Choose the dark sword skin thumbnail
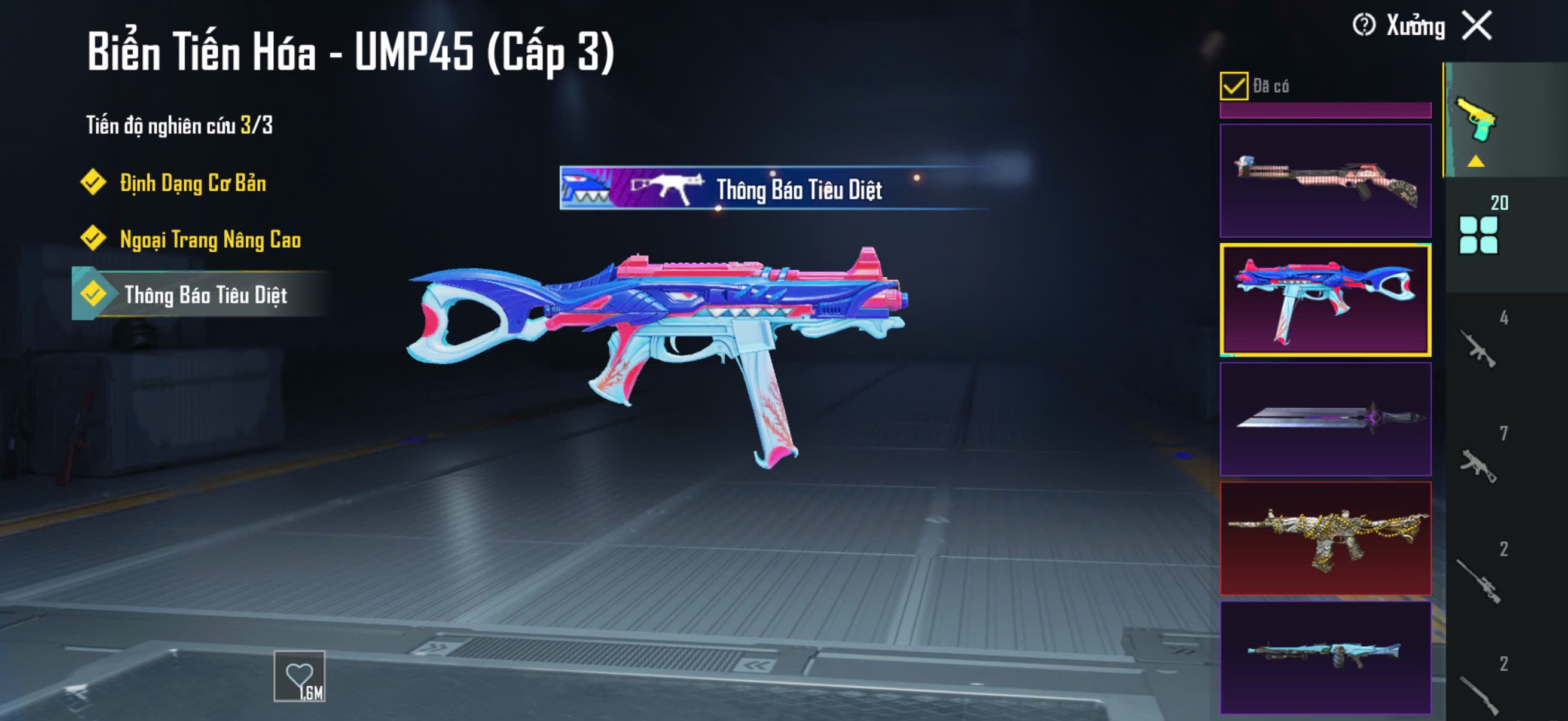Screen dimensions: 1568x721 coord(1325,419)
